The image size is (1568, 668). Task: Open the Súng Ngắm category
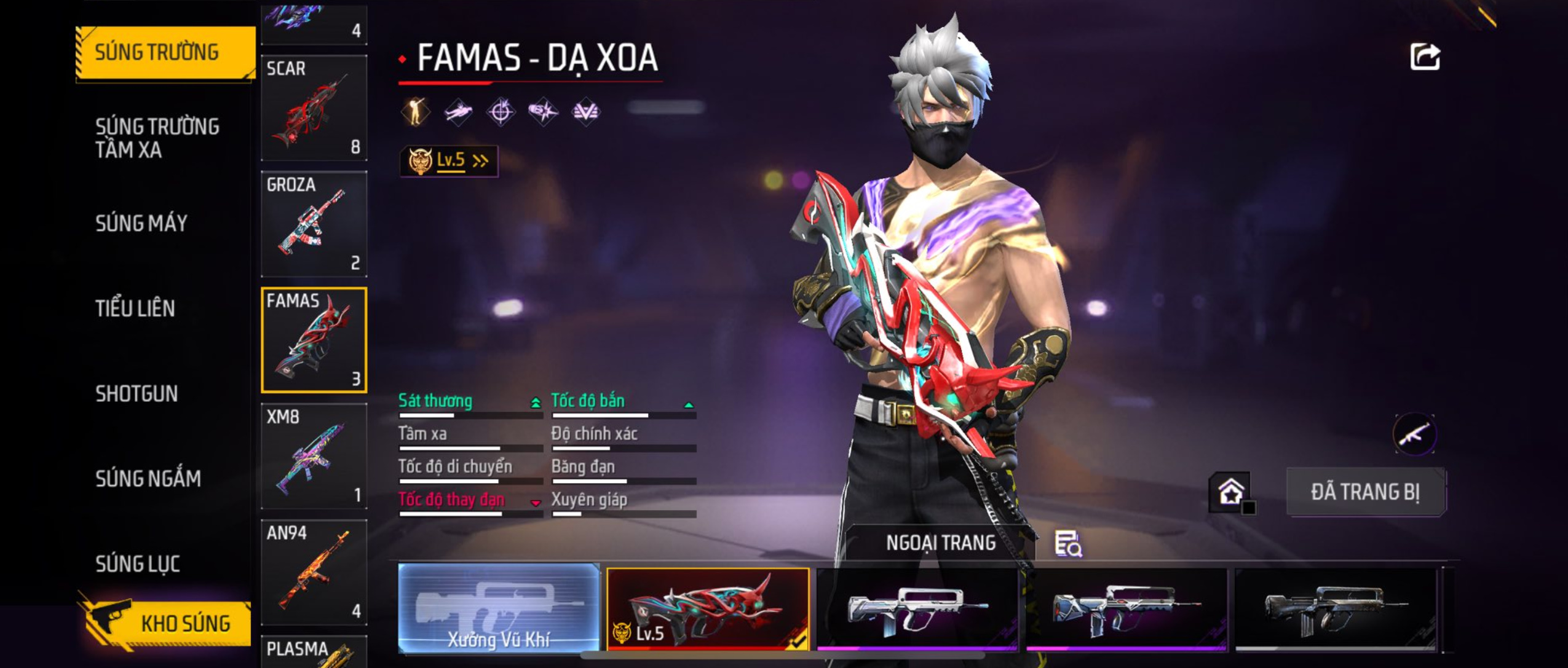[148, 479]
